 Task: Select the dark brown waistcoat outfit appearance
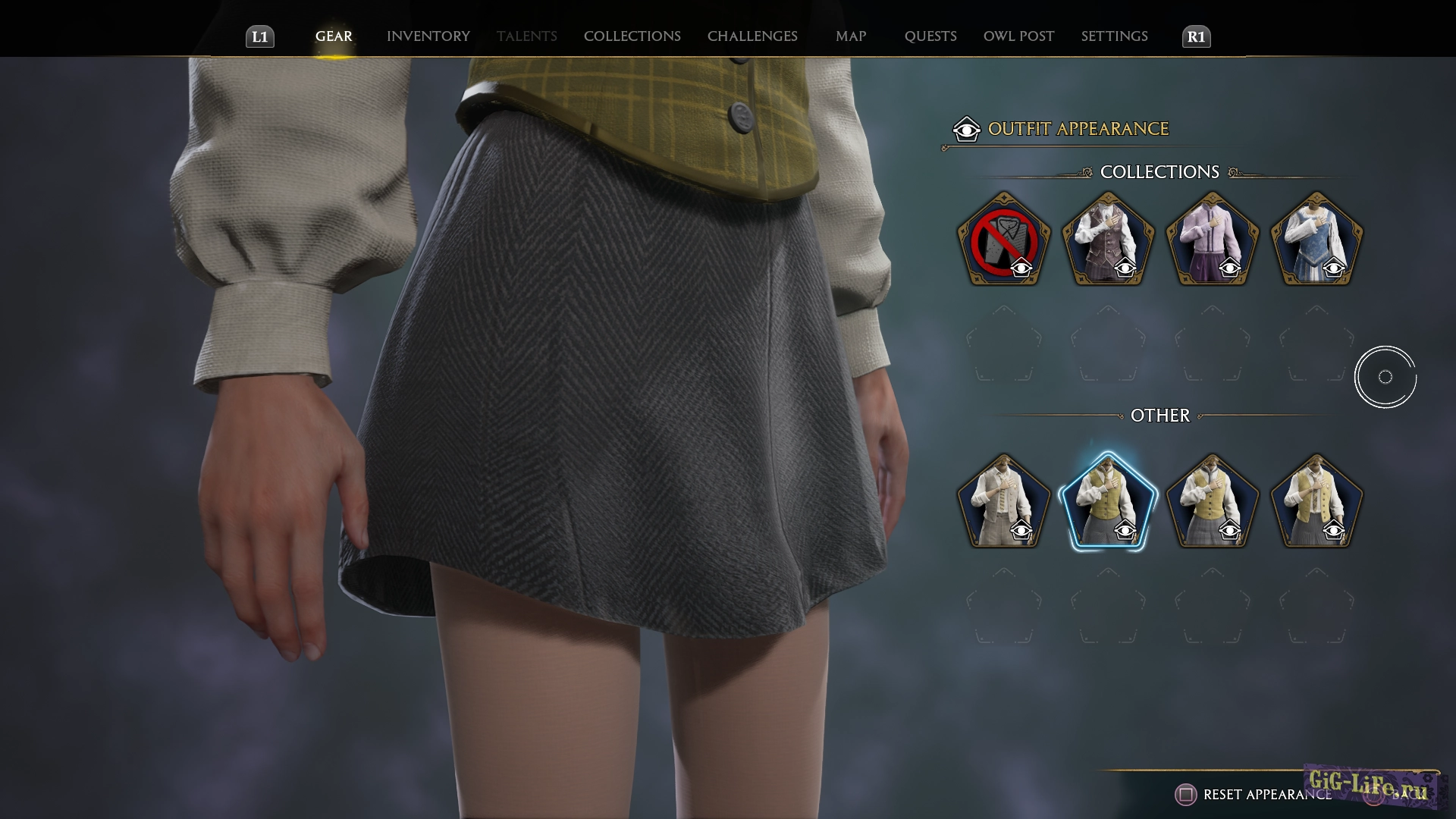tap(1108, 240)
